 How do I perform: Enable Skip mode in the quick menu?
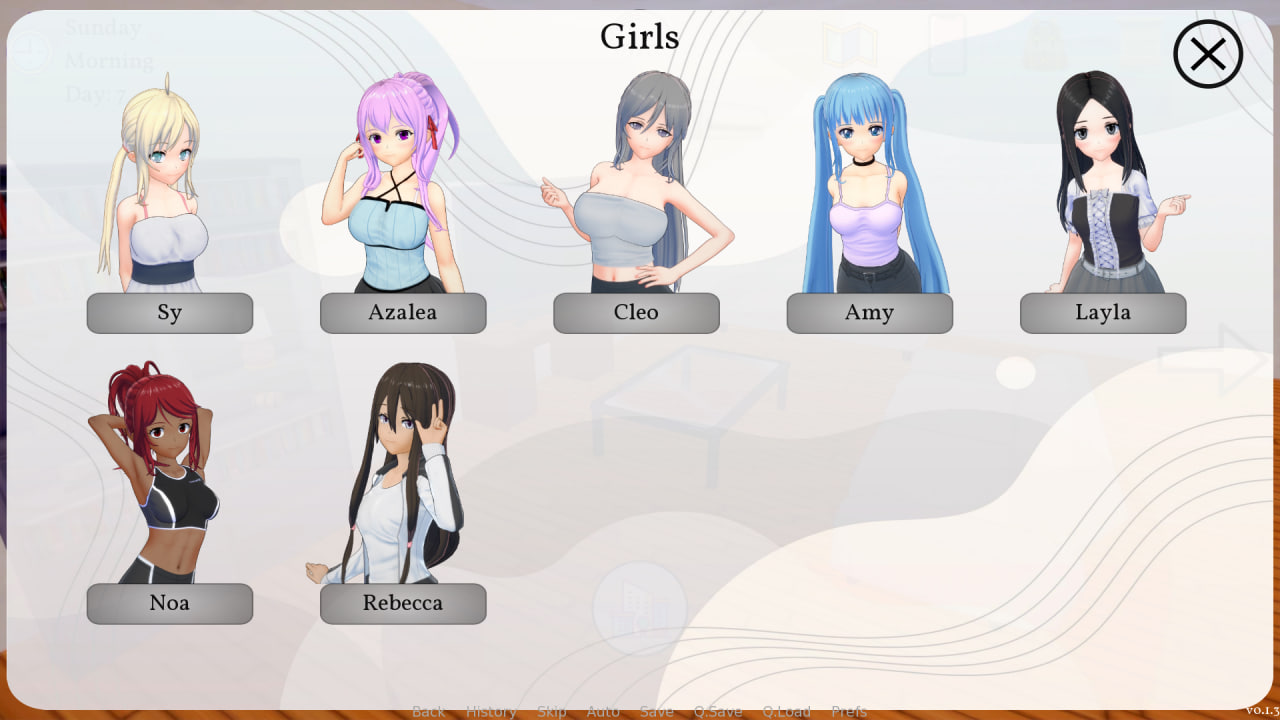552,711
